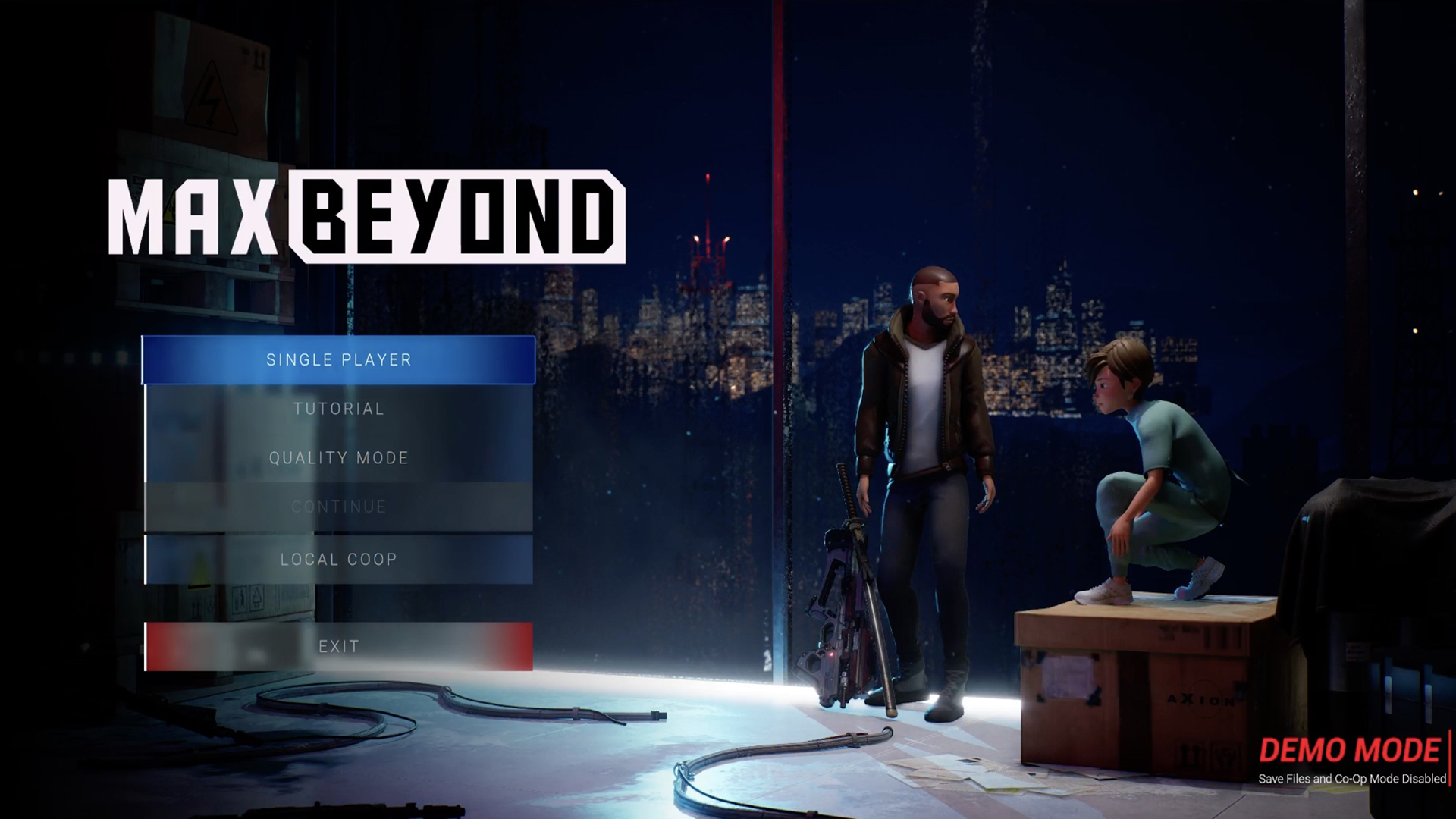Open the TUTORIAL from the main menu

tap(338, 409)
